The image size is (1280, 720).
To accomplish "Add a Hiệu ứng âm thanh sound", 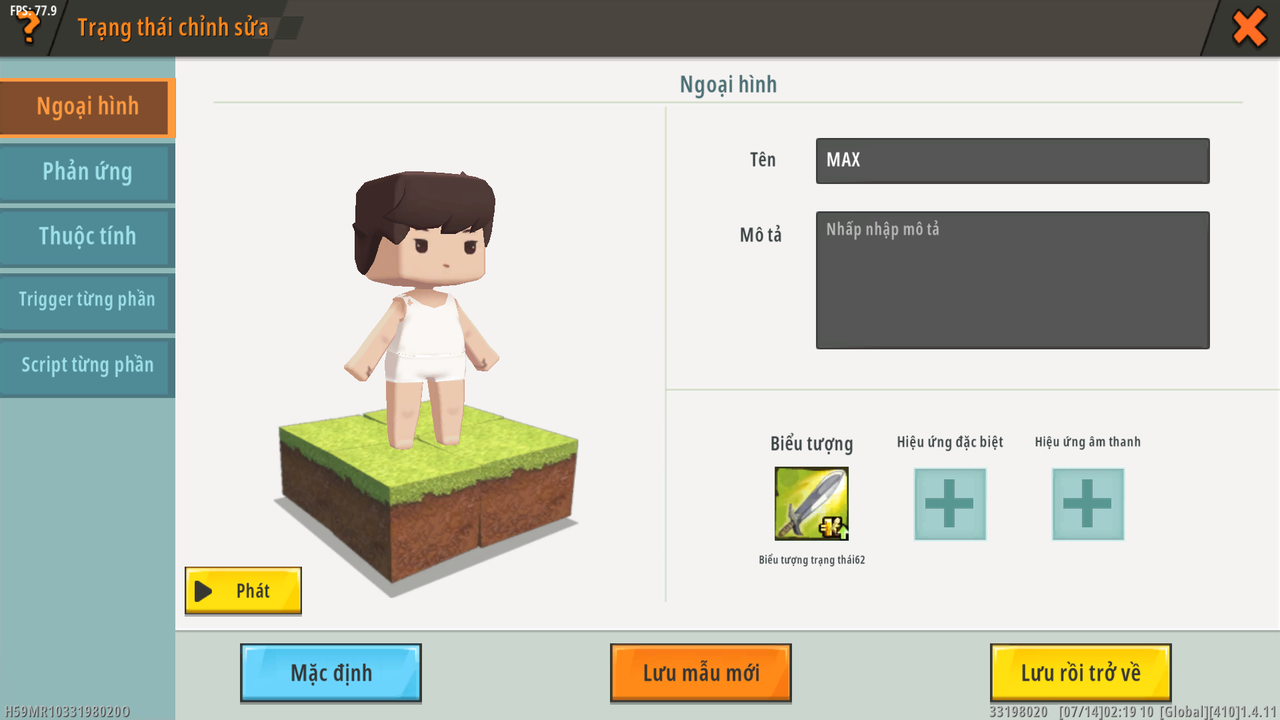I will click(x=1087, y=504).
